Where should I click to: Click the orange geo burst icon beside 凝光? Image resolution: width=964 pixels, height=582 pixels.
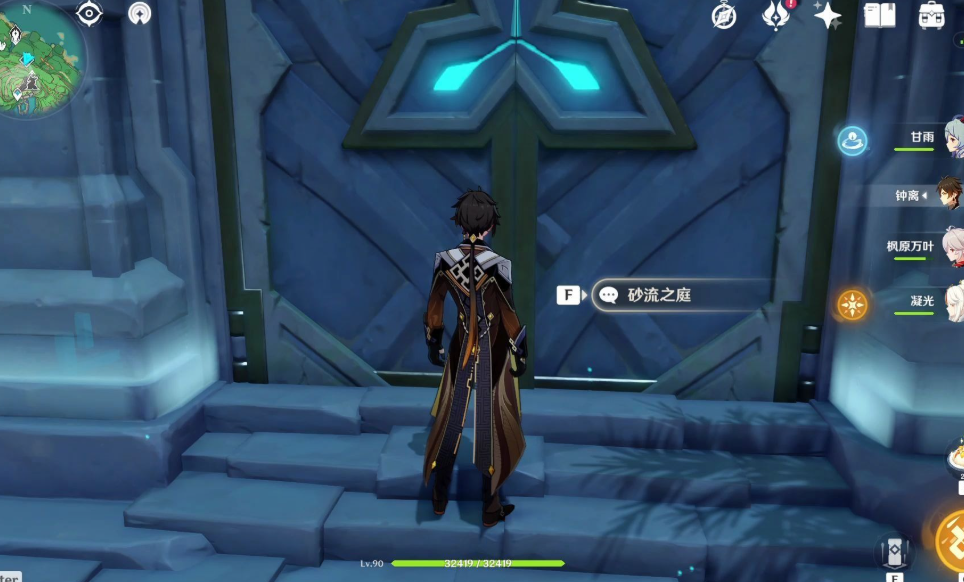[852, 304]
